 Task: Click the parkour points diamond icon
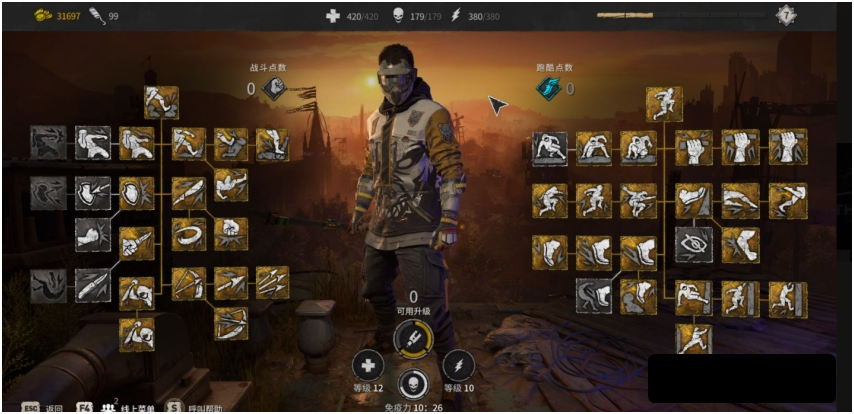pos(547,89)
